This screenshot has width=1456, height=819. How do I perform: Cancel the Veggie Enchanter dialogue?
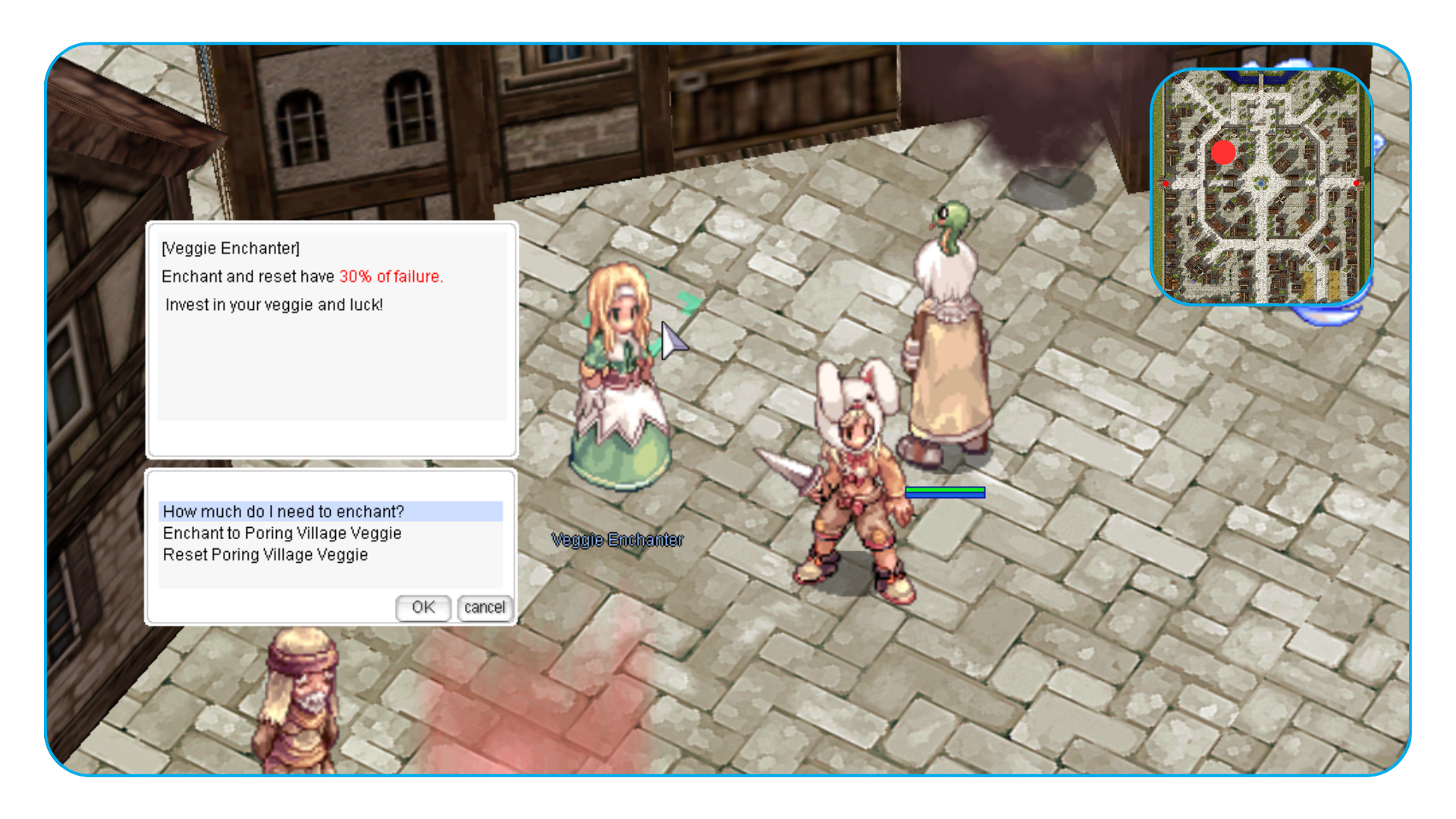485,607
